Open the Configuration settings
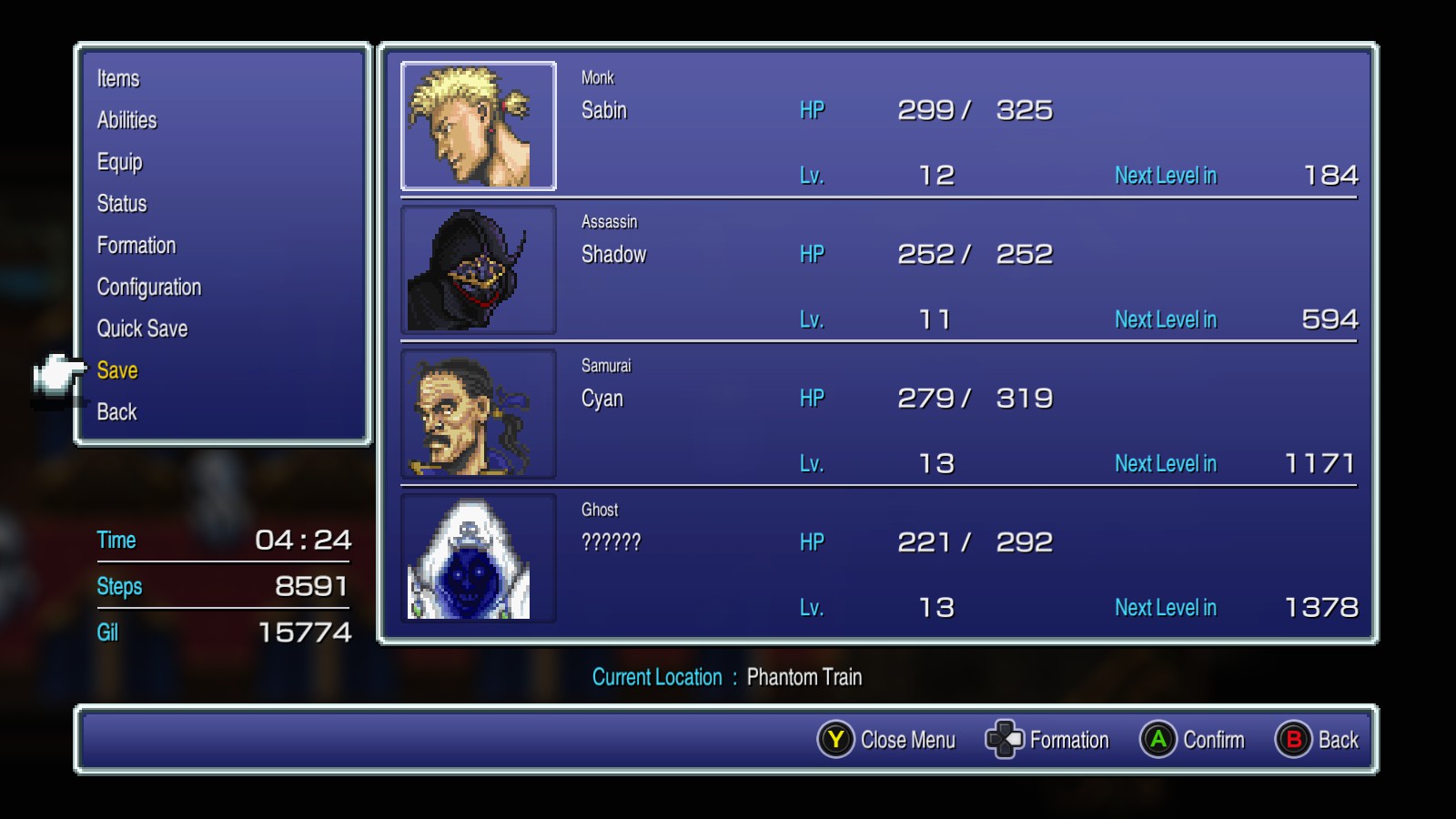The width and height of the screenshot is (1456, 819). (x=149, y=288)
